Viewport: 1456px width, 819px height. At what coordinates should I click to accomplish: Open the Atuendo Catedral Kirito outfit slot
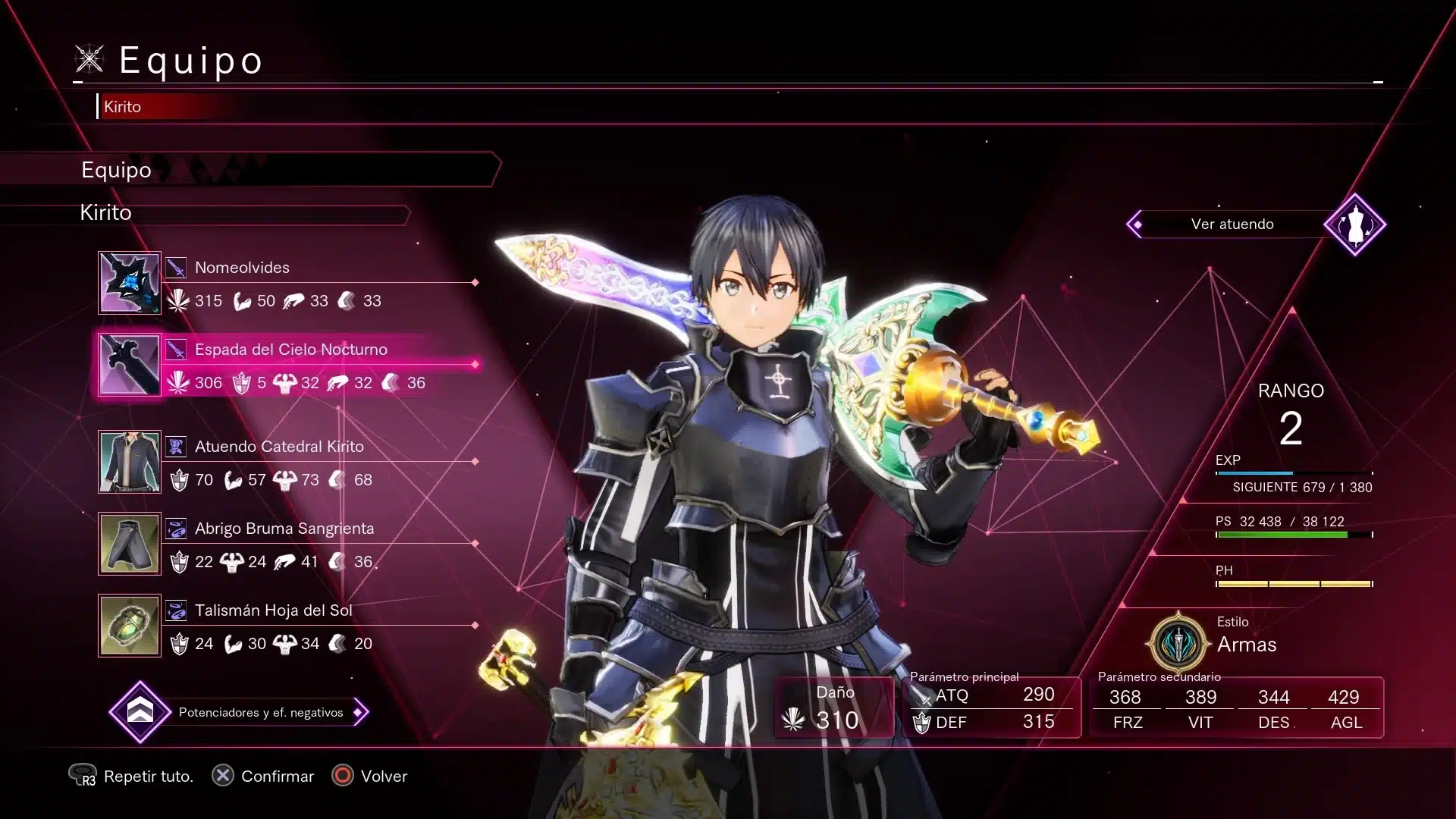[x=288, y=462]
